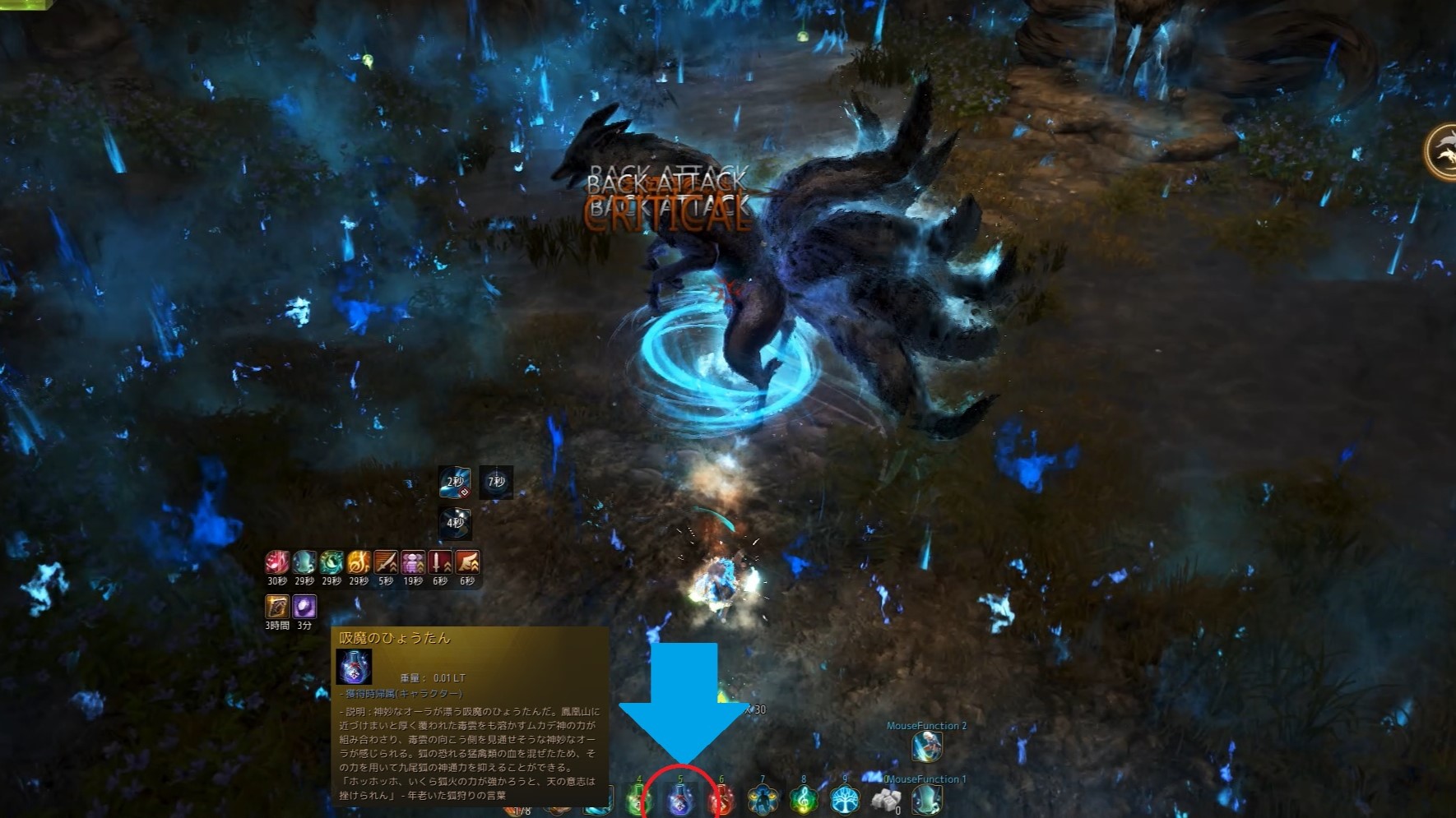Click the skill cooldown showing 4 seconds
This screenshot has height=818, width=1456.
point(455,522)
